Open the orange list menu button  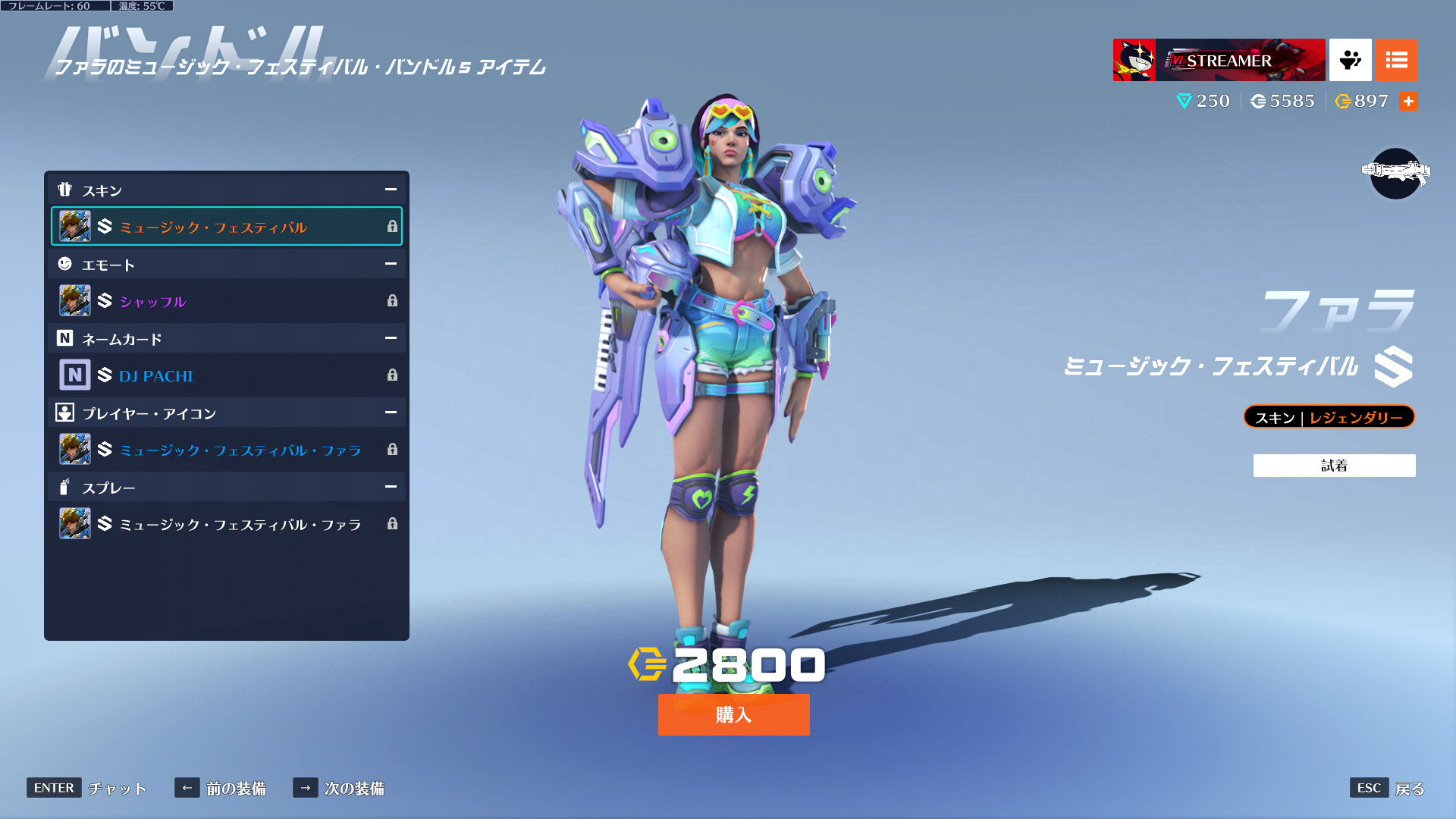[x=1396, y=60]
